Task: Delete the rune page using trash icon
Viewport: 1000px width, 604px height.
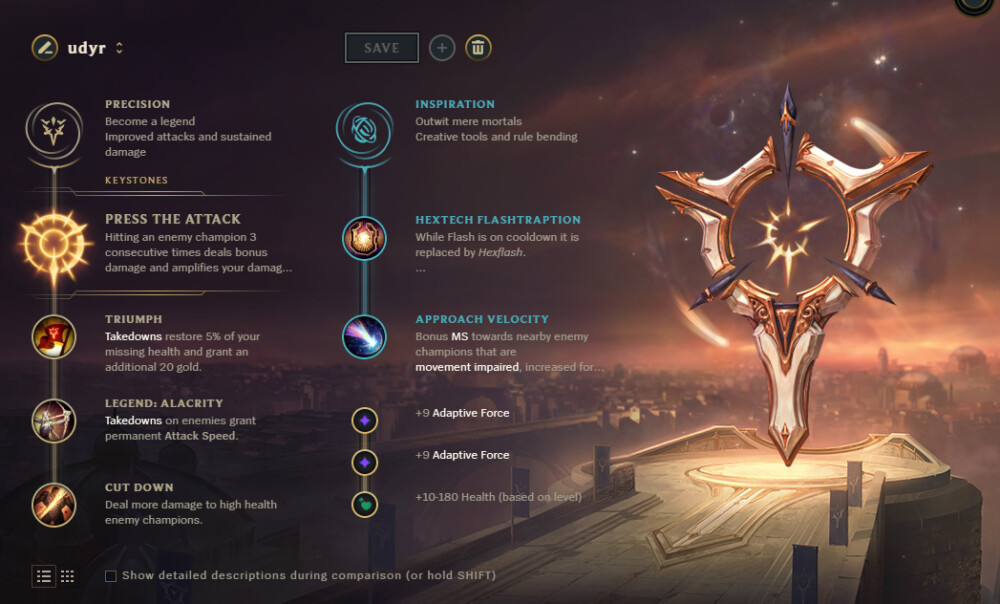Action: 478,47
